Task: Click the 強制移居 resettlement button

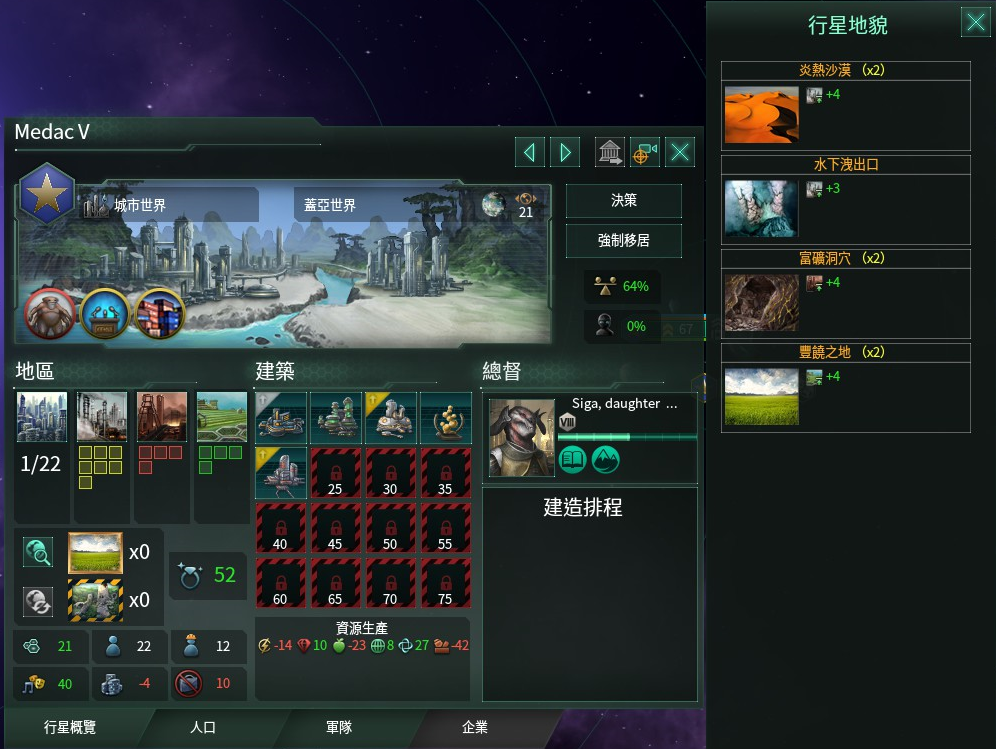Action: click(623, 241)
